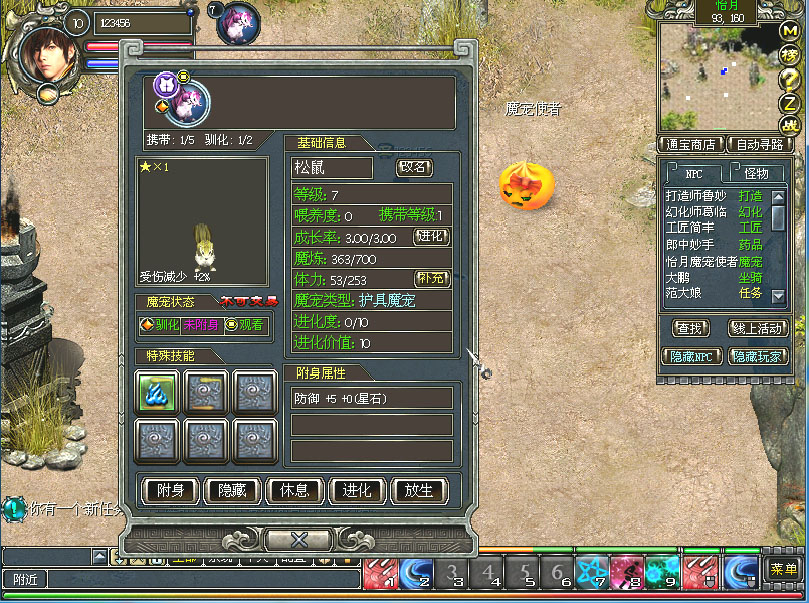809x603 pixels.
Task: Activate 自动寻路 auto-pathfinding
Action: point(759,144)
